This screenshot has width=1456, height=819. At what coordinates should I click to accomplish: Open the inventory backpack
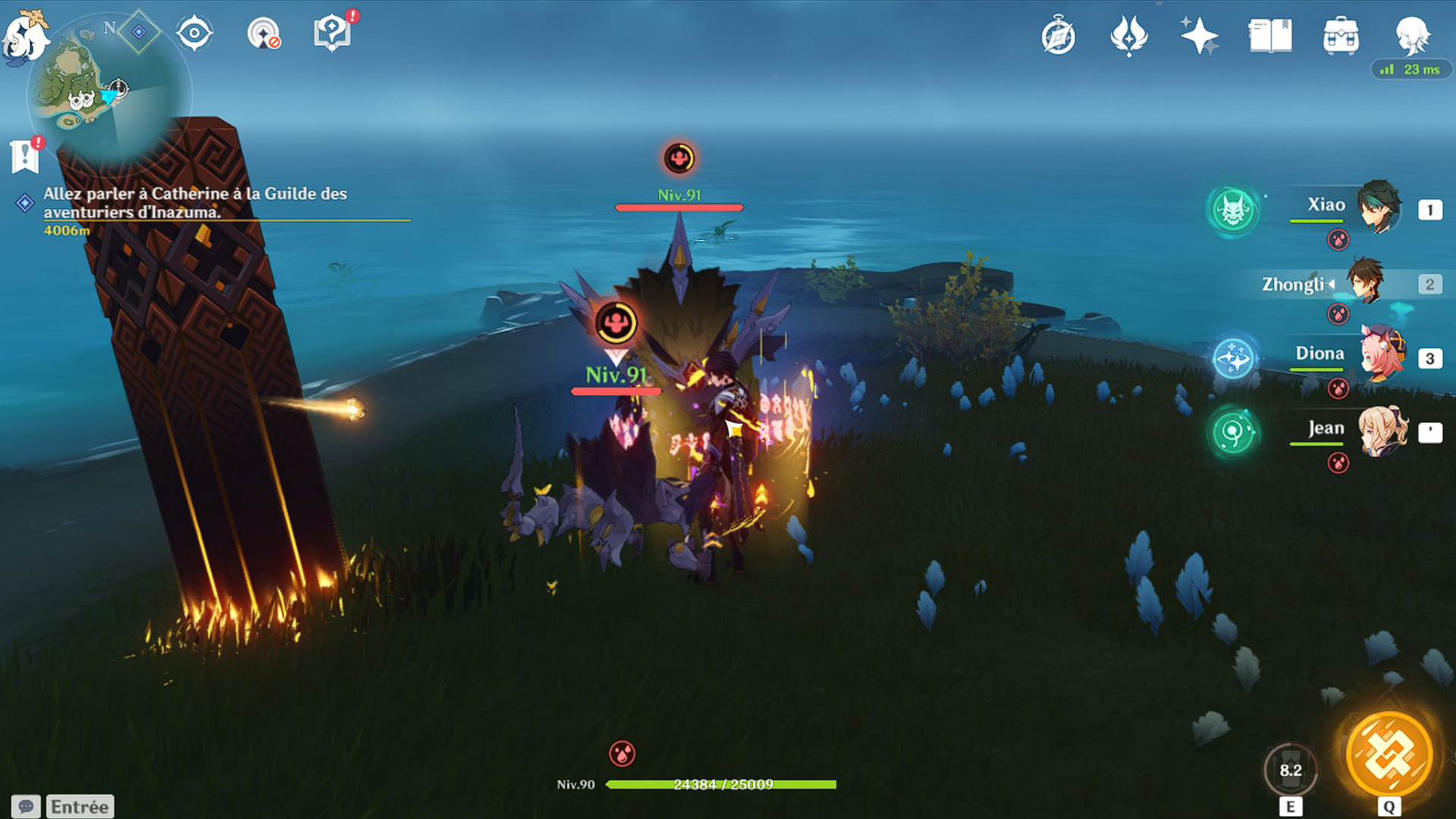1341,36
